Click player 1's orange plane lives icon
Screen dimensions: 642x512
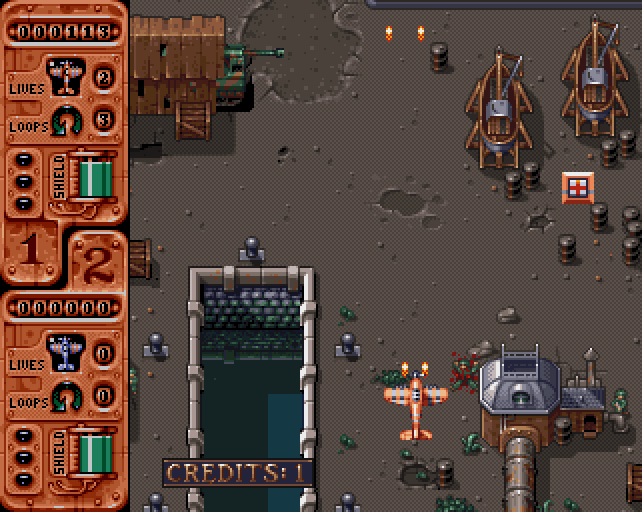[x=66, y=75]
